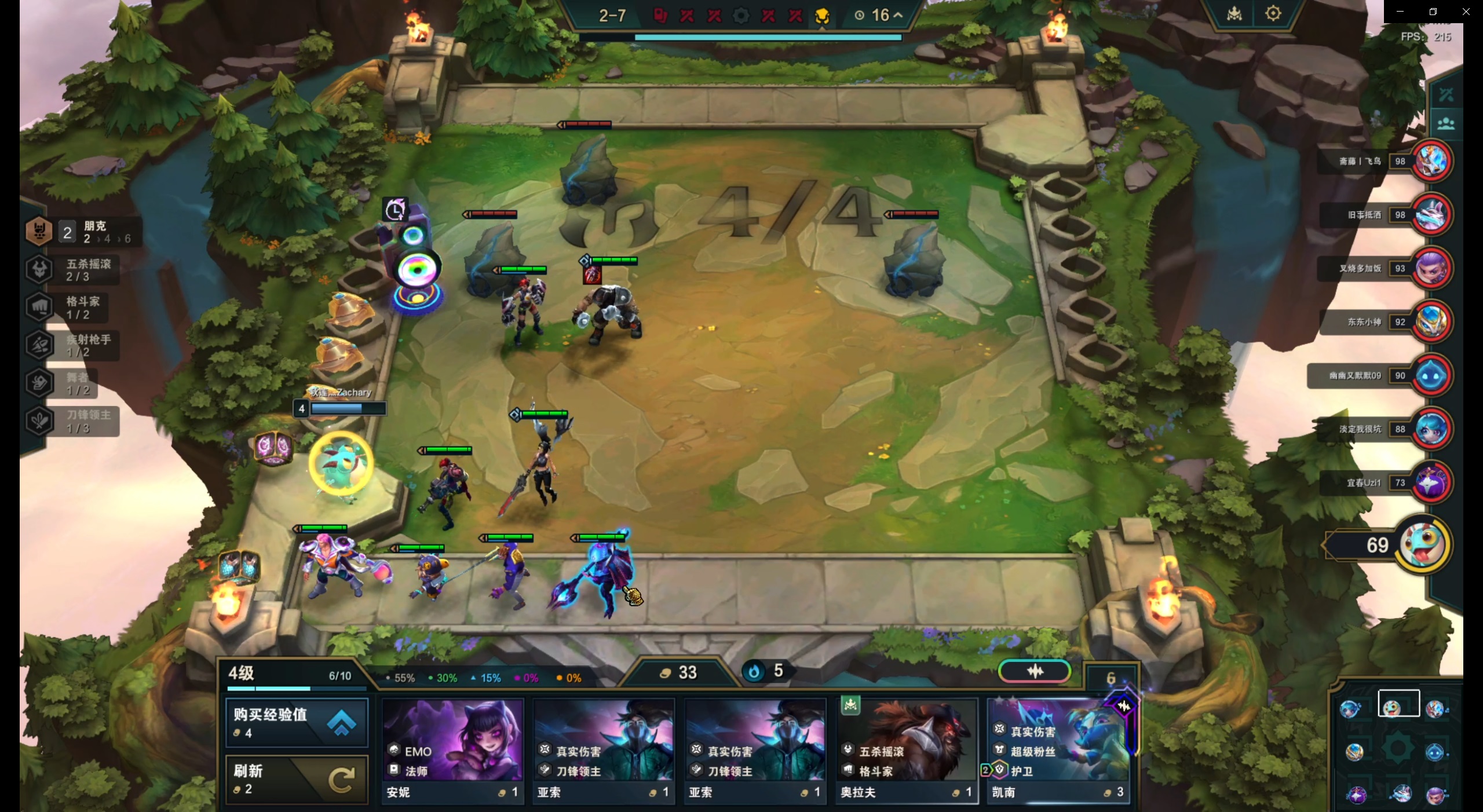The height and width of the screenshot is (812, 1483).
Task: View player 斋藤丨飞鸟's board
Action: 1431,161
